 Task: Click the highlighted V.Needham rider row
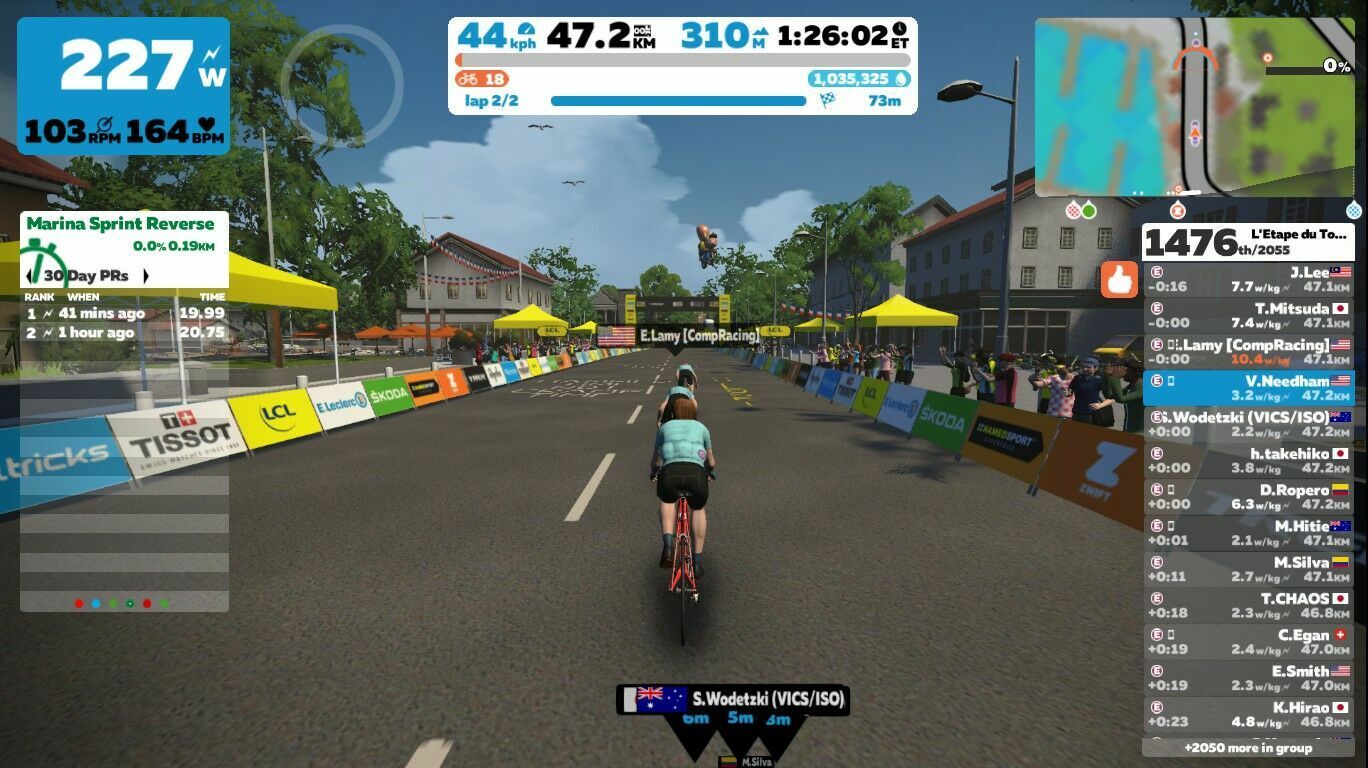(x=1248, y=387)
